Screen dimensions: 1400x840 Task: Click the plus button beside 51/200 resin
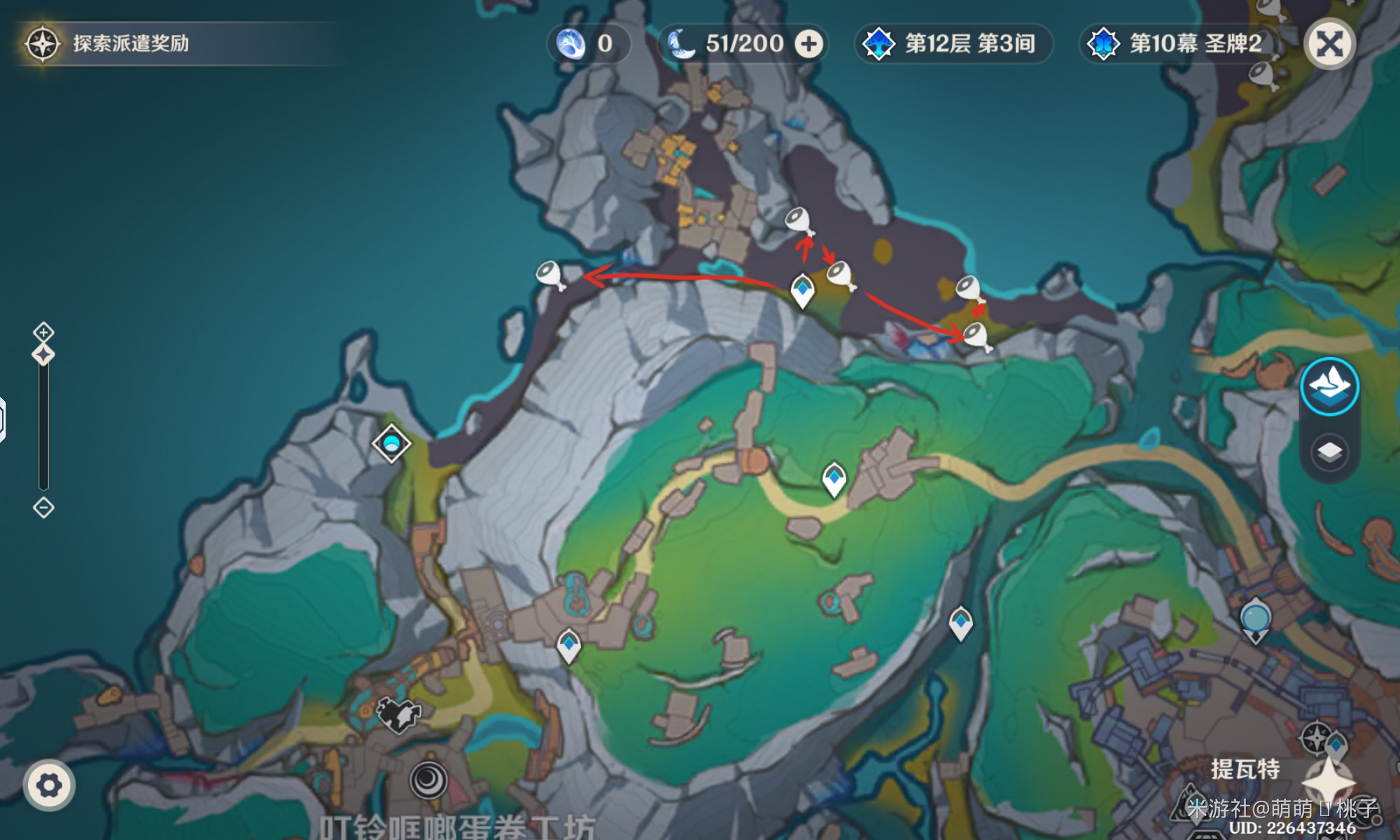[x=808, y=44]
